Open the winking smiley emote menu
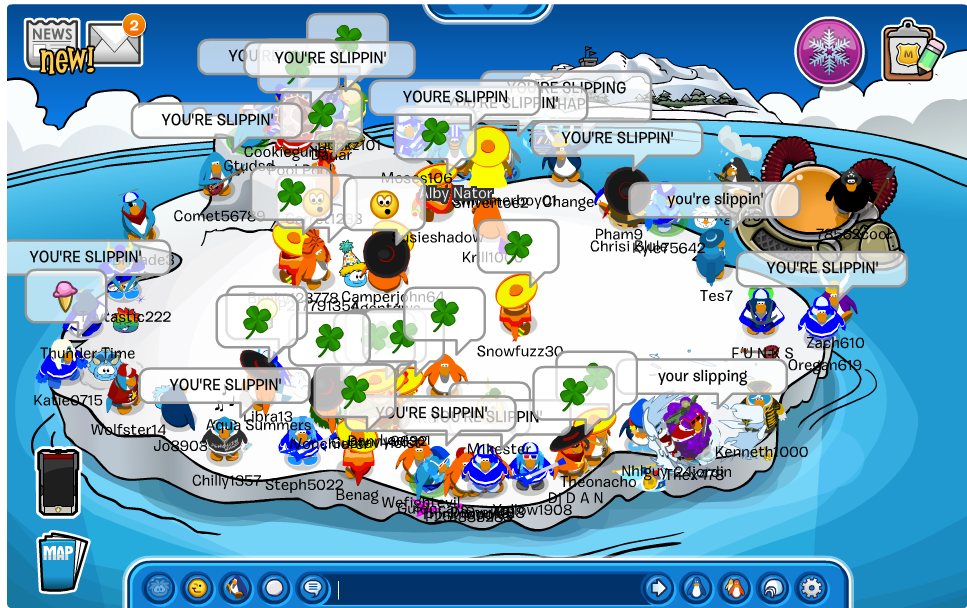The width and height of the screenshot is (967, 608). tap(198, 587)
